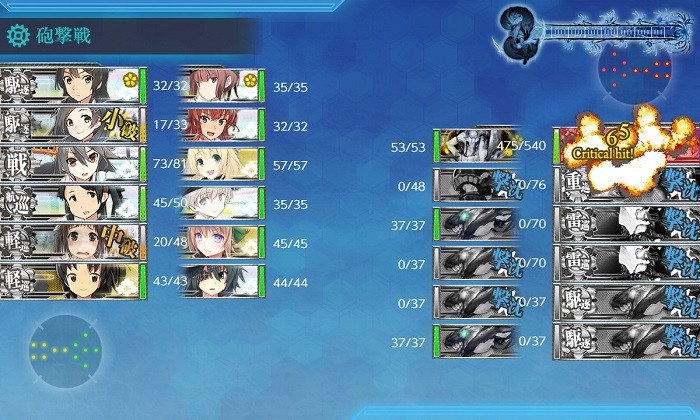Screen dimensions: 700x420
Task: Click the ship card with 45/45 HP
Action: click(222, 242)
